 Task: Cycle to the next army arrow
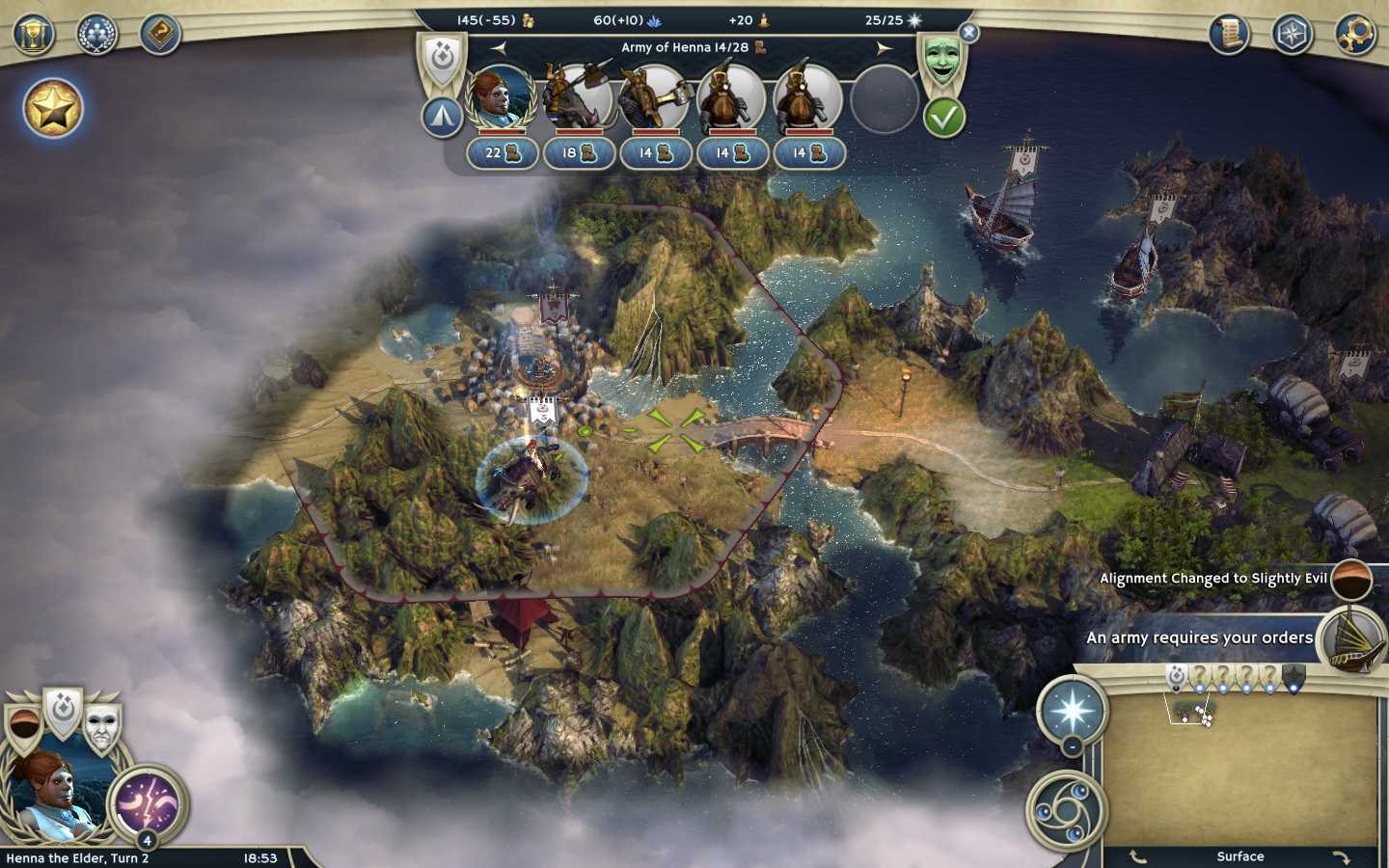click(884, 47)
